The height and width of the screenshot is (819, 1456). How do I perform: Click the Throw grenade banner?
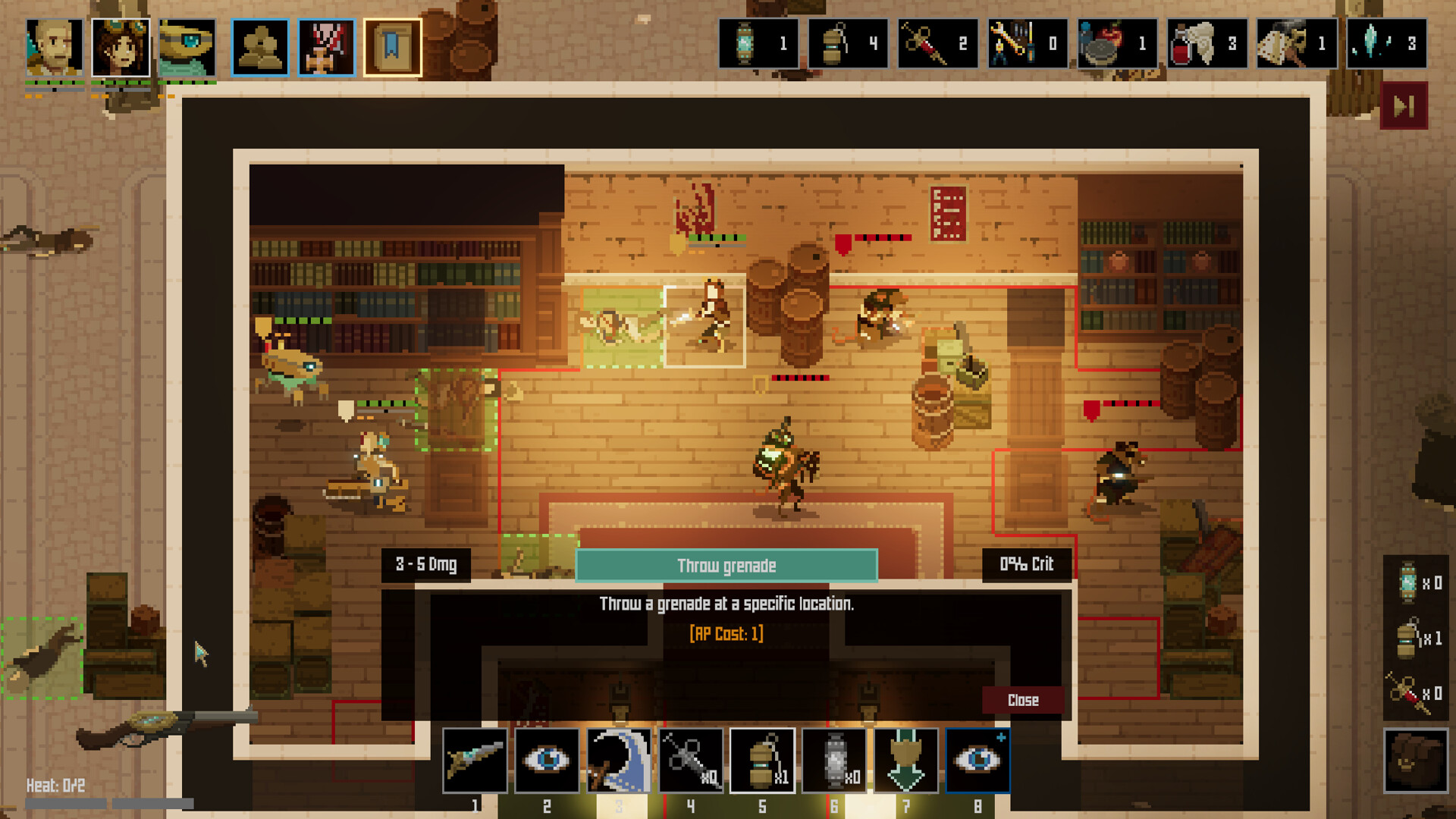tap(726, 564)
